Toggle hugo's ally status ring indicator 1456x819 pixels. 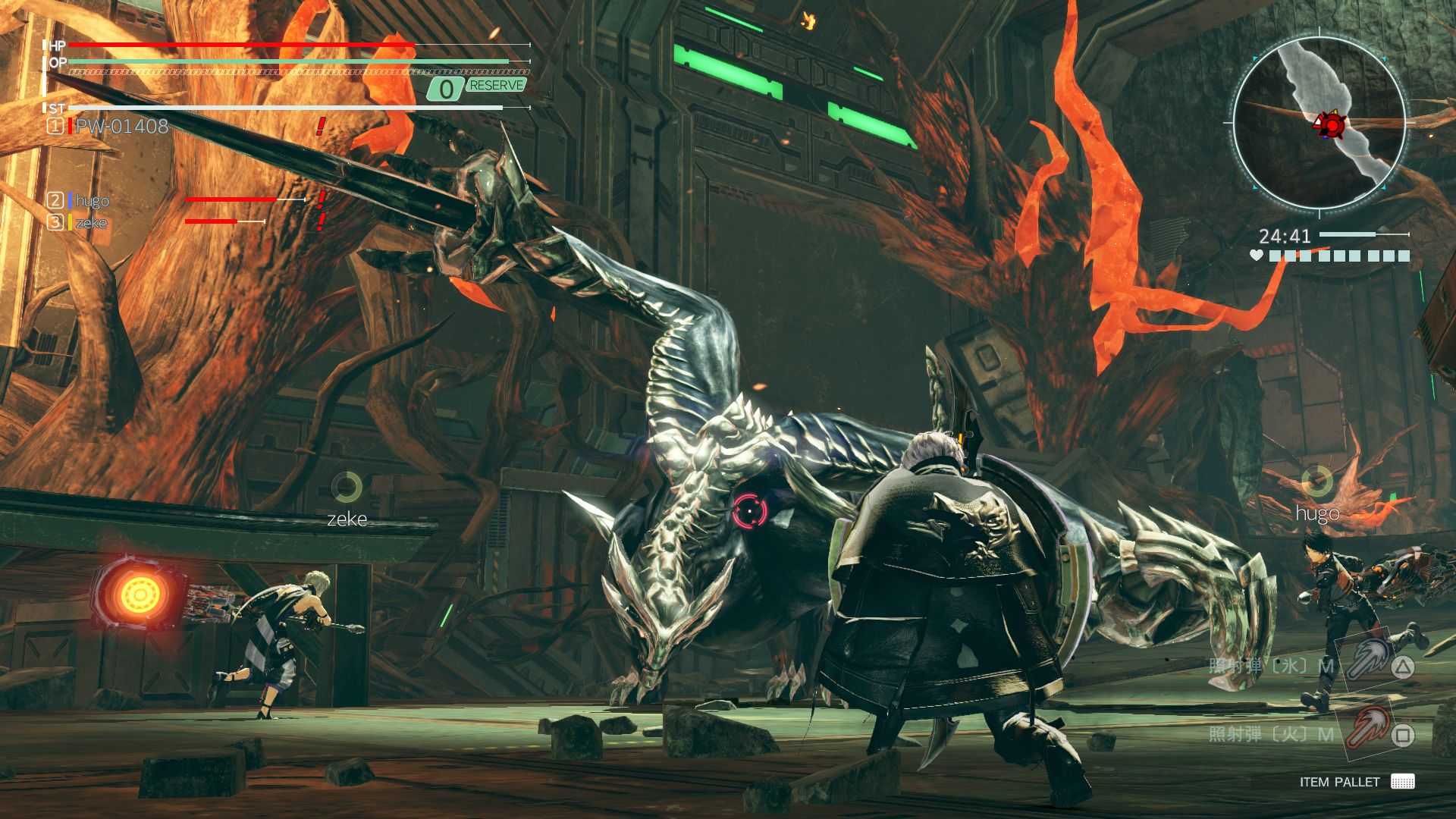pyautogui.click(x=1318, y=479)
